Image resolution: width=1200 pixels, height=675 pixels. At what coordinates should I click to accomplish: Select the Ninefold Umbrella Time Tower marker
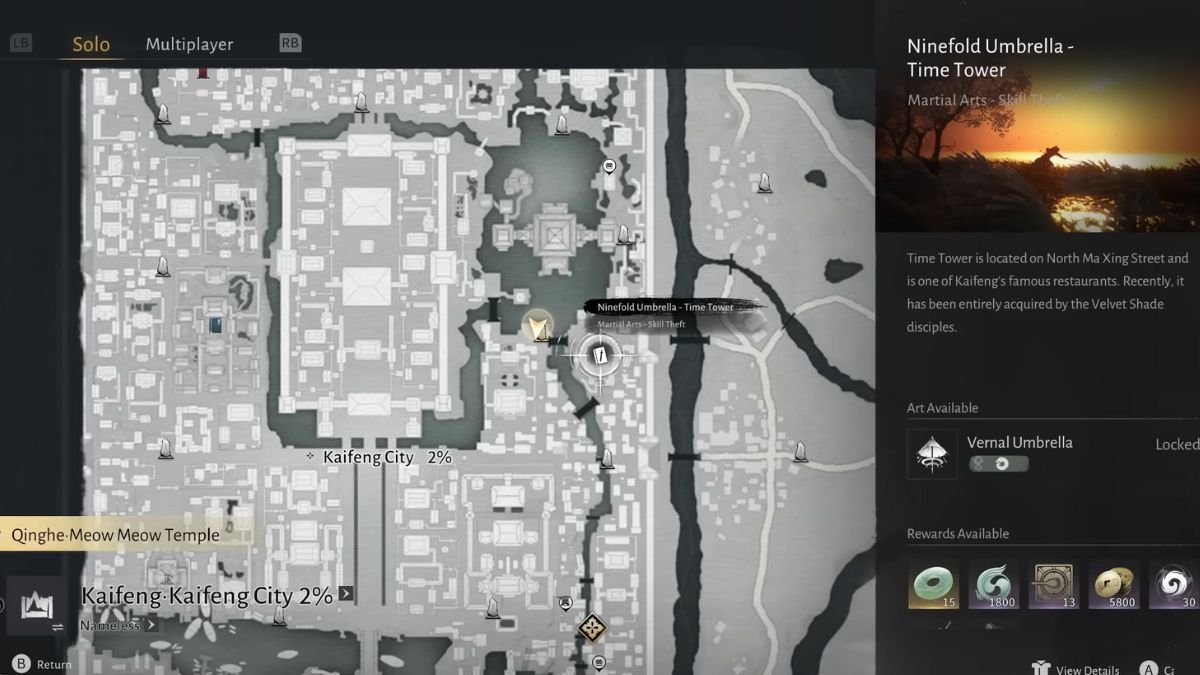pos(600,354)
